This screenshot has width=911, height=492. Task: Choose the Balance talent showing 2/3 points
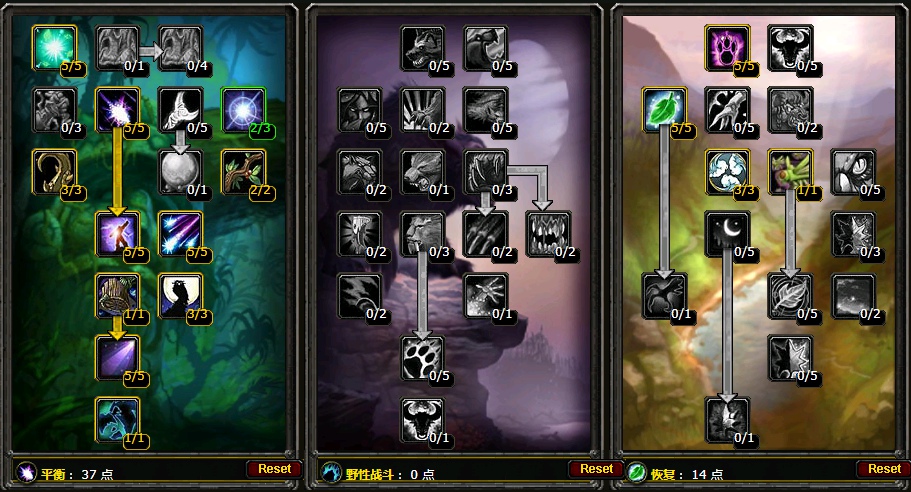(x=242, y=109)
